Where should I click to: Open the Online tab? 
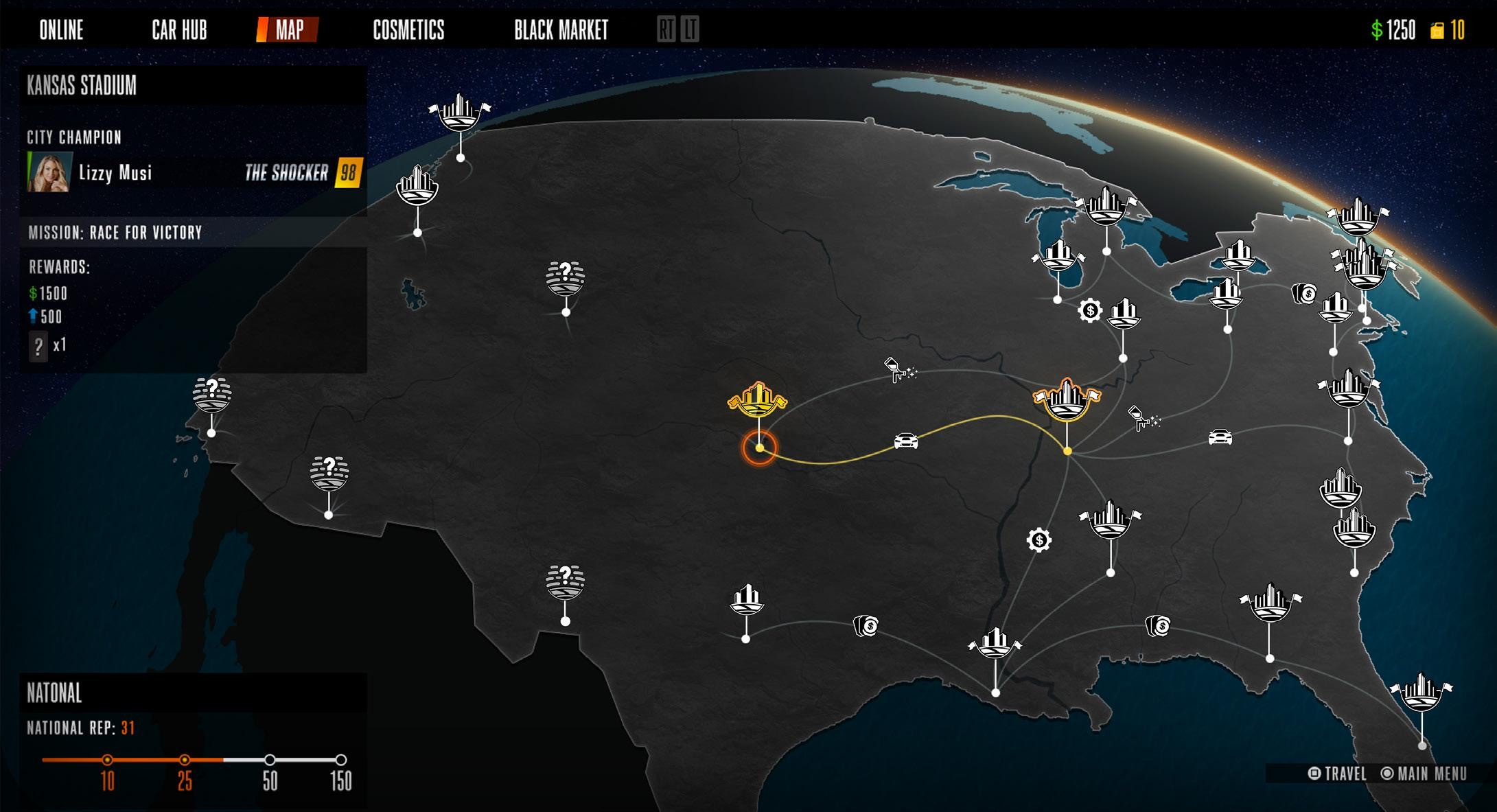pyautogui.click(x=61, y=30)
